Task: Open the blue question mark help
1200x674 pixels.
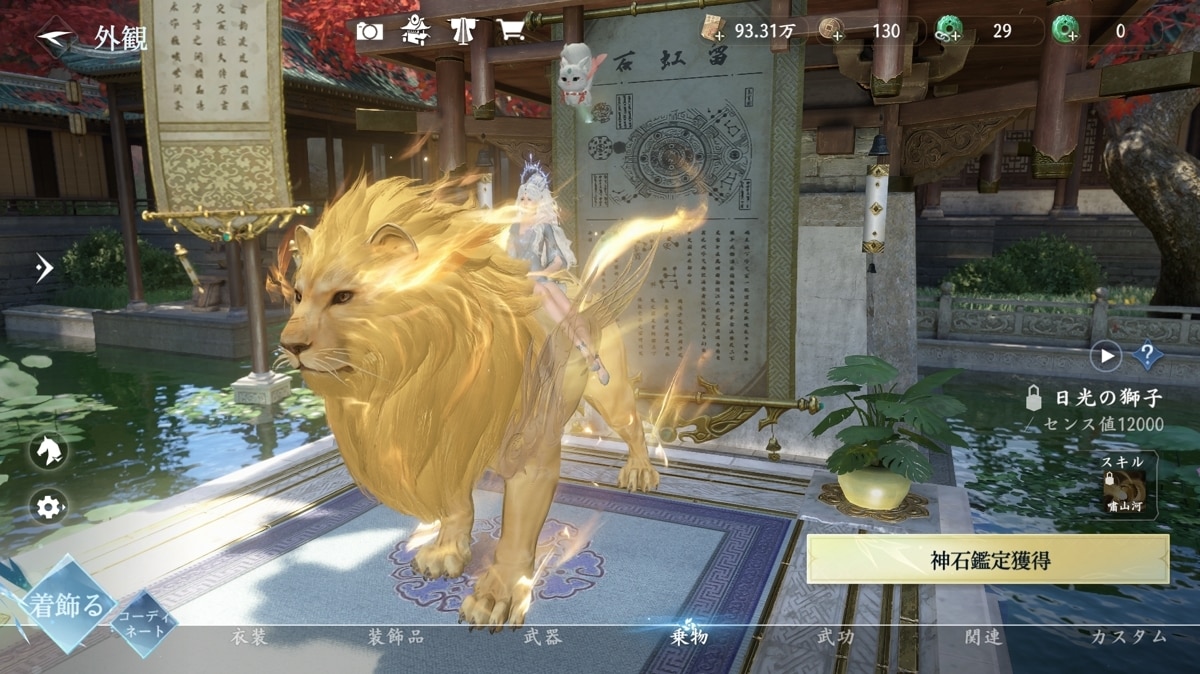Action: click(1148, 355)
